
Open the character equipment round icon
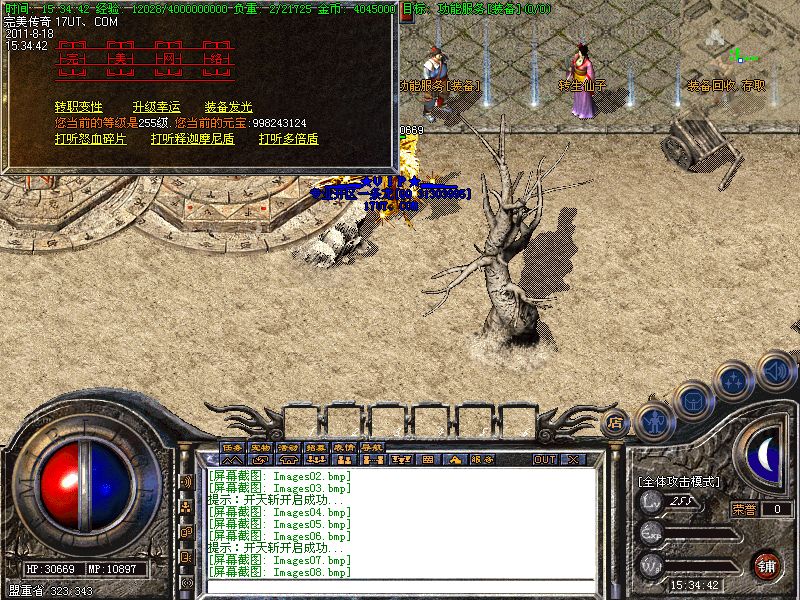coord(653,421)
